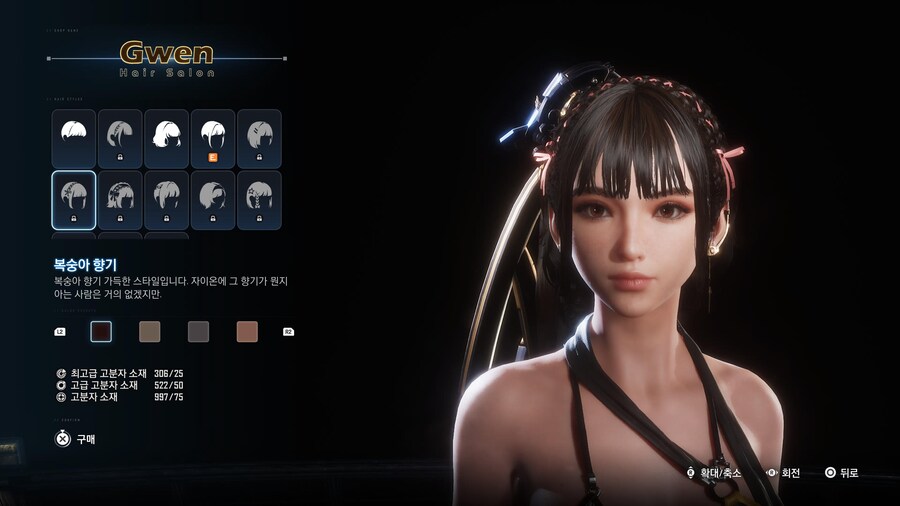This screenshot has height=506, width=900.
Task: Pick the long wavy hairstyle tile
Action: [x=166, y=138]
